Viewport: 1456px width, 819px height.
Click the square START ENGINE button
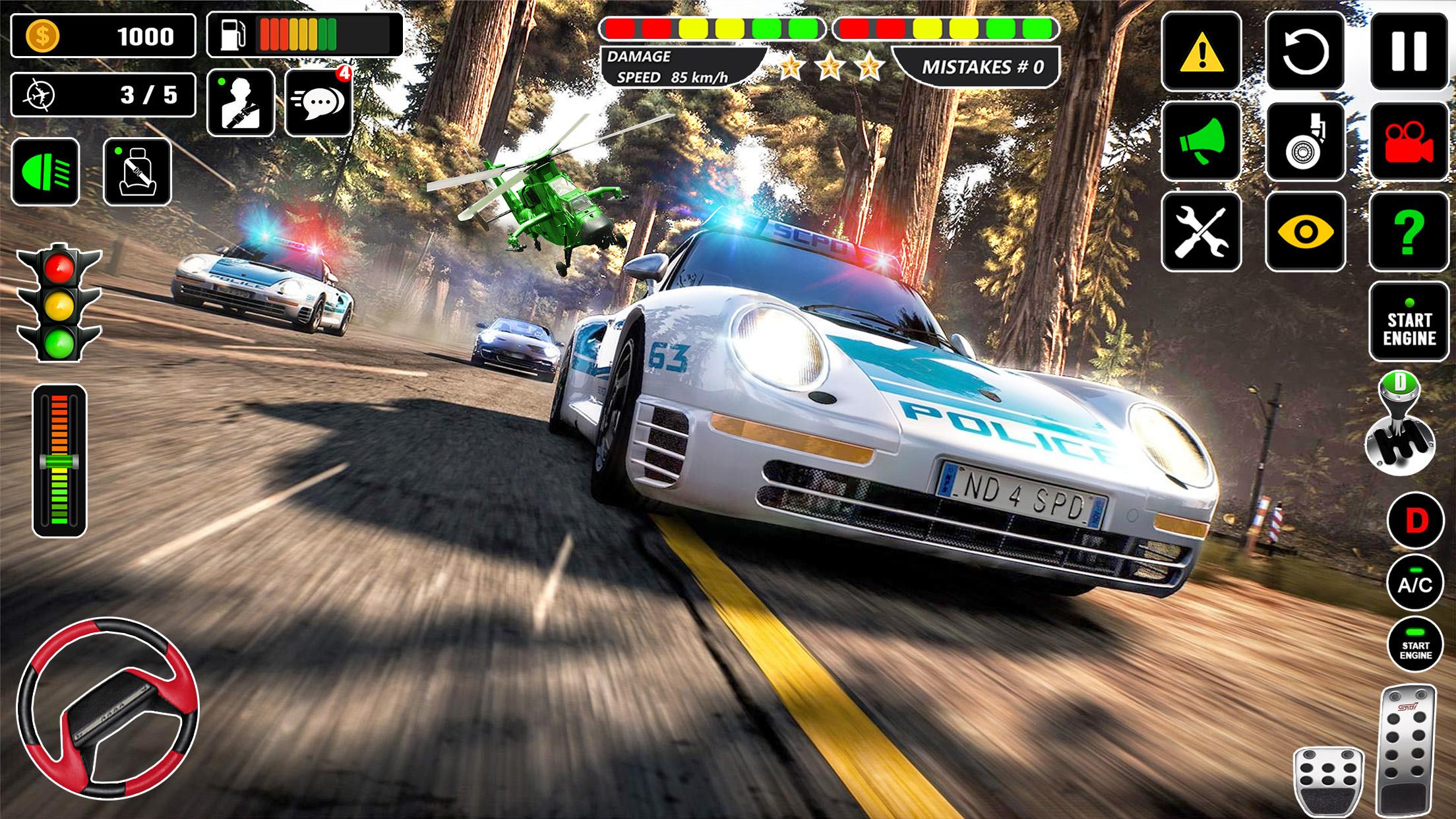[x=1409, y=322]
